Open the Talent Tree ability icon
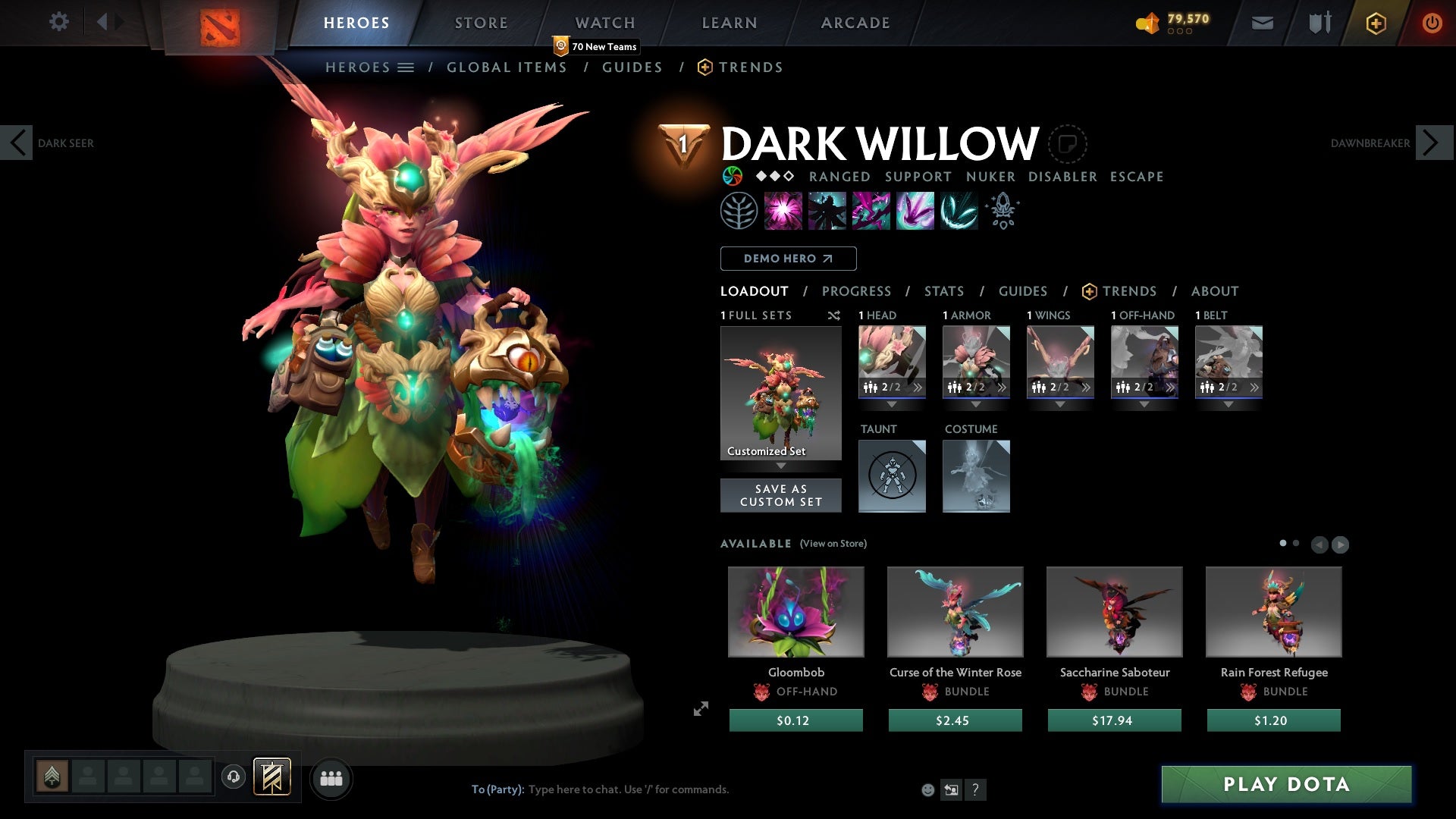This screenshot has width=1456, height=819. tap(738, 211)
